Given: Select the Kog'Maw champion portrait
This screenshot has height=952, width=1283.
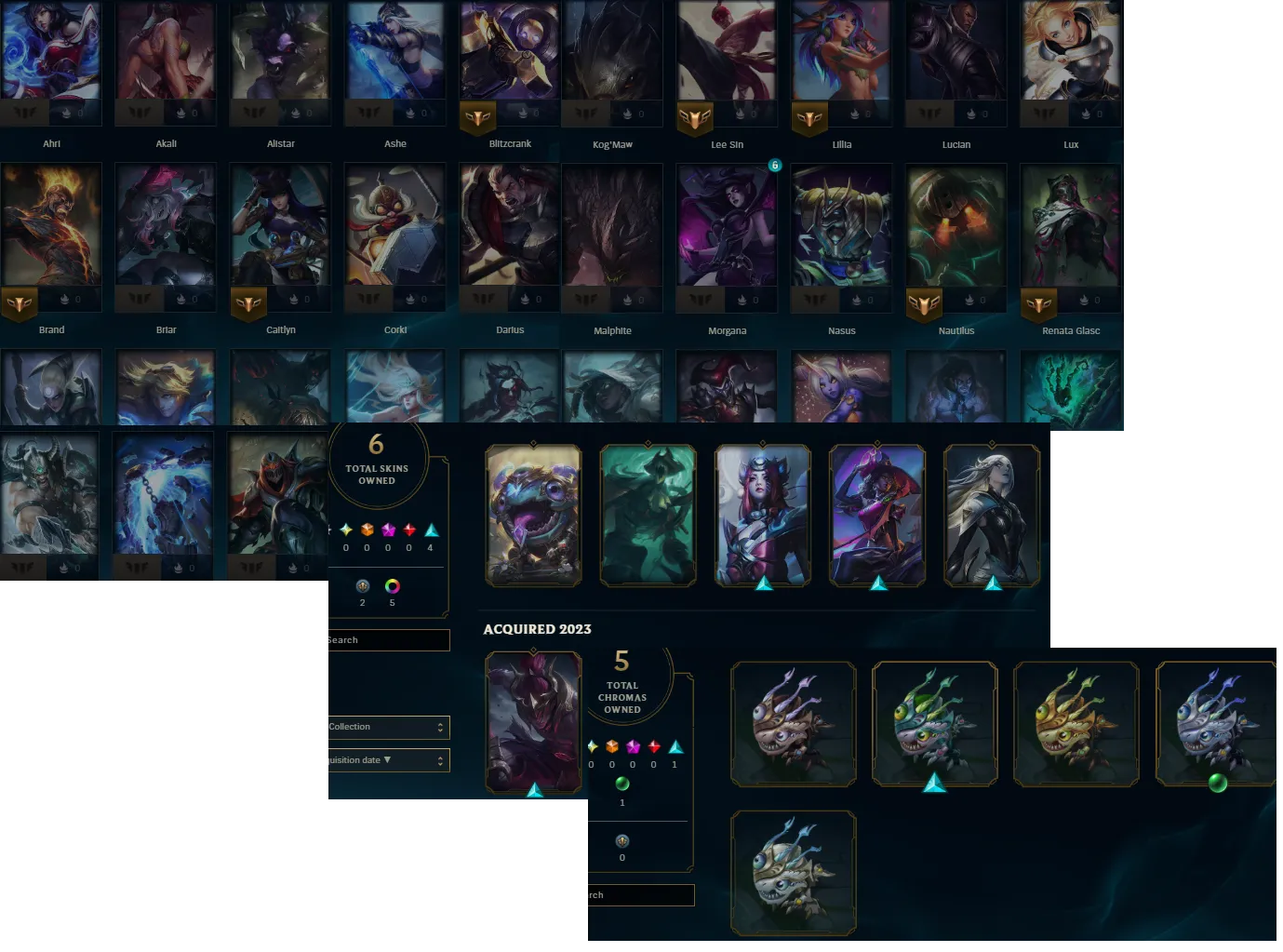Looking at the screenshot, I should point(612,50).
